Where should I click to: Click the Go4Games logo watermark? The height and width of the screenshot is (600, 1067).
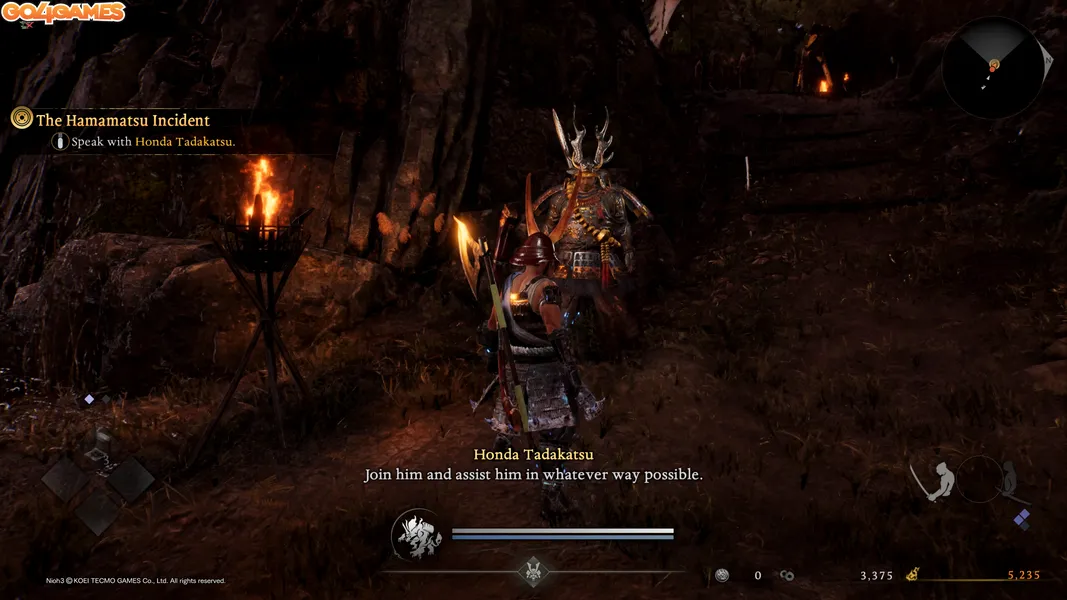63,13
